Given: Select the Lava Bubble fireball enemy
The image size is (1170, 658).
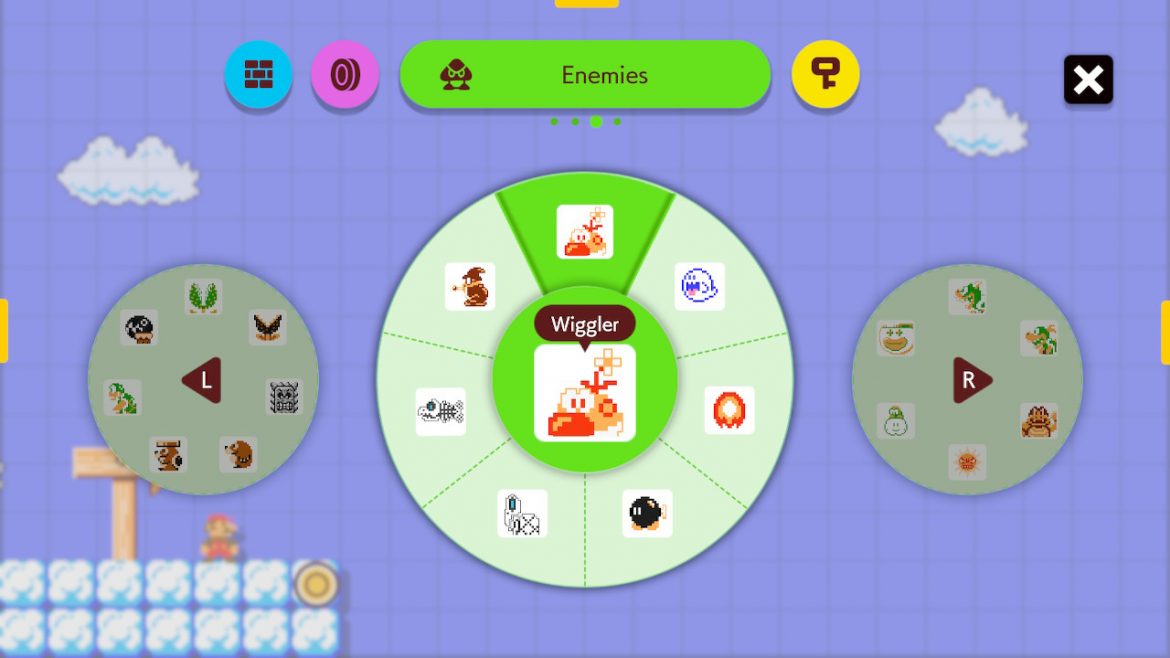Looking at the screenshot, I should pos(729,410).
